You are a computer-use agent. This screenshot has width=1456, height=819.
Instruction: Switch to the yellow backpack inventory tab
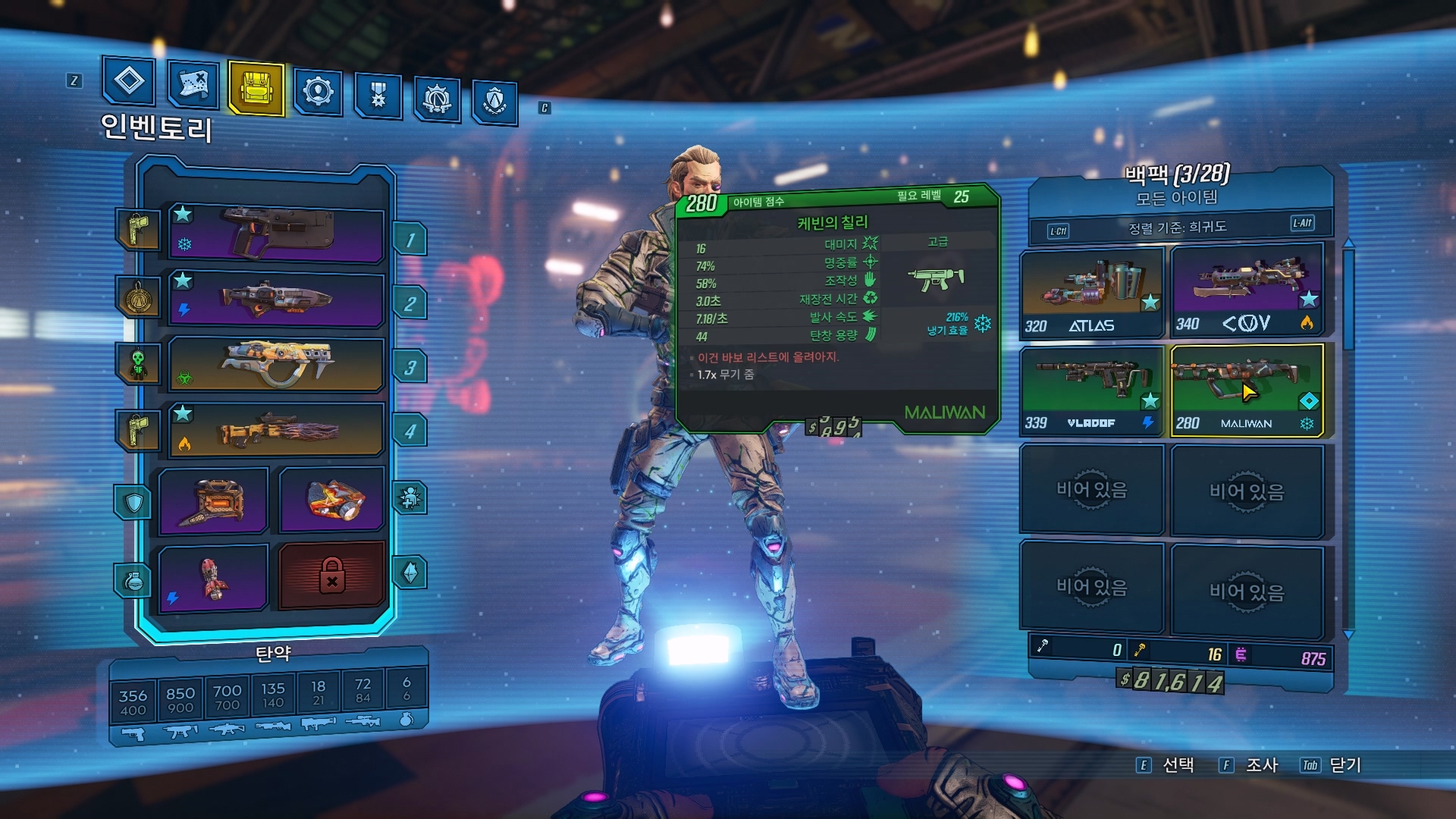coord(256,88)
